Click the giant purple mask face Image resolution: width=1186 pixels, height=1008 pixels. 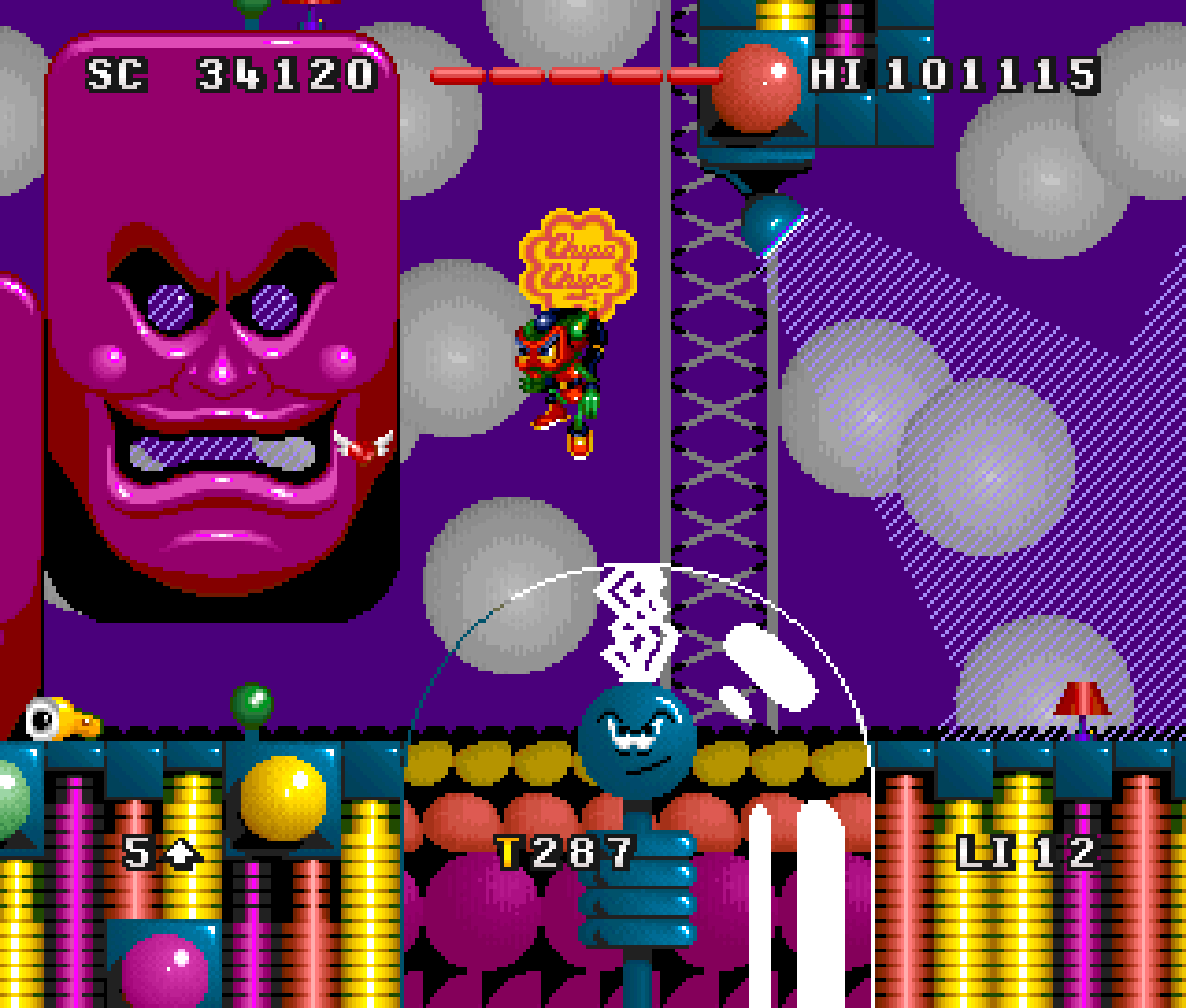(x=222, y=371)
